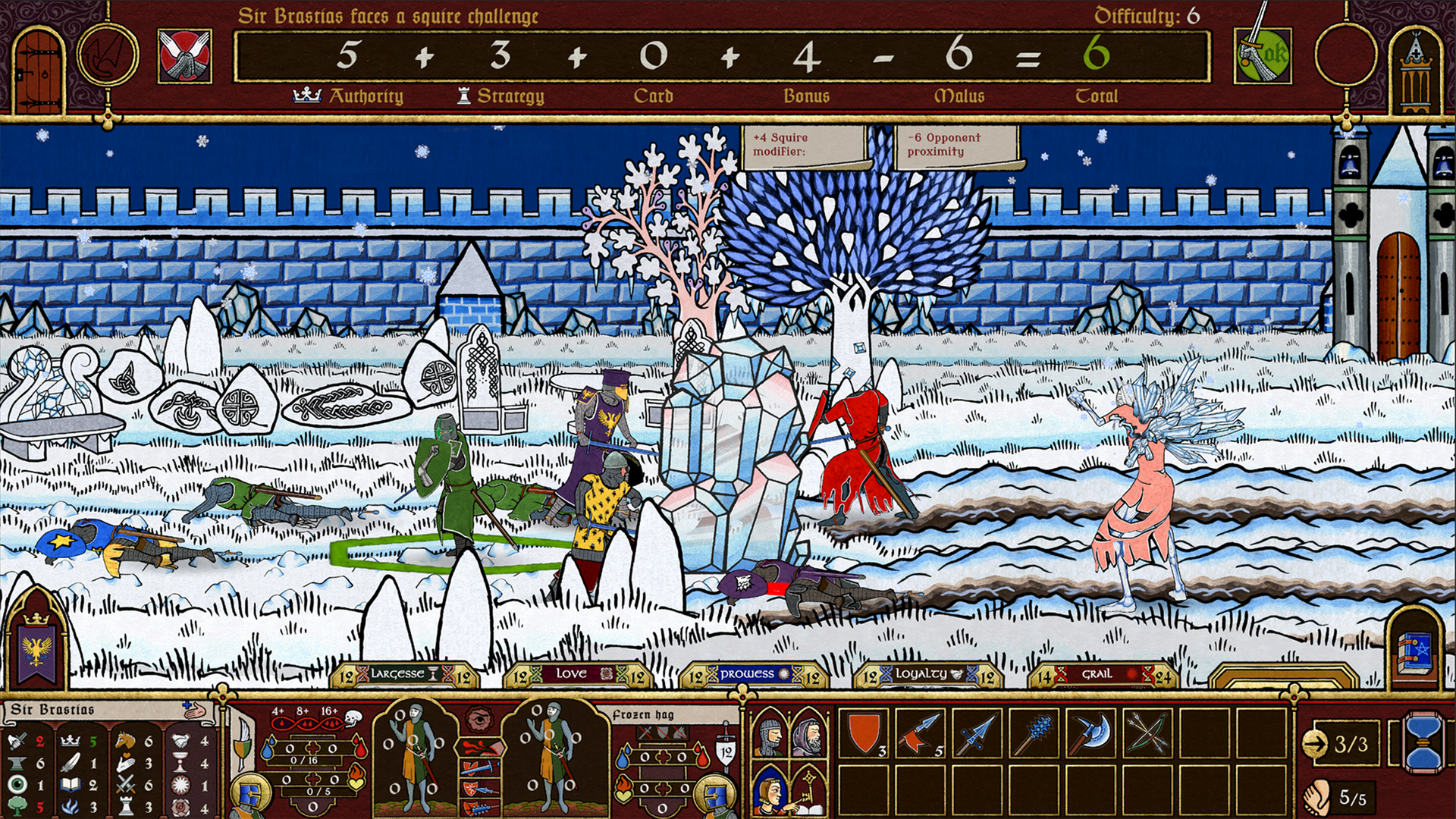Select the red shield inventory slot
Image resolution: width=1456 pixels, height=819 pixels.
pos(864,733)
